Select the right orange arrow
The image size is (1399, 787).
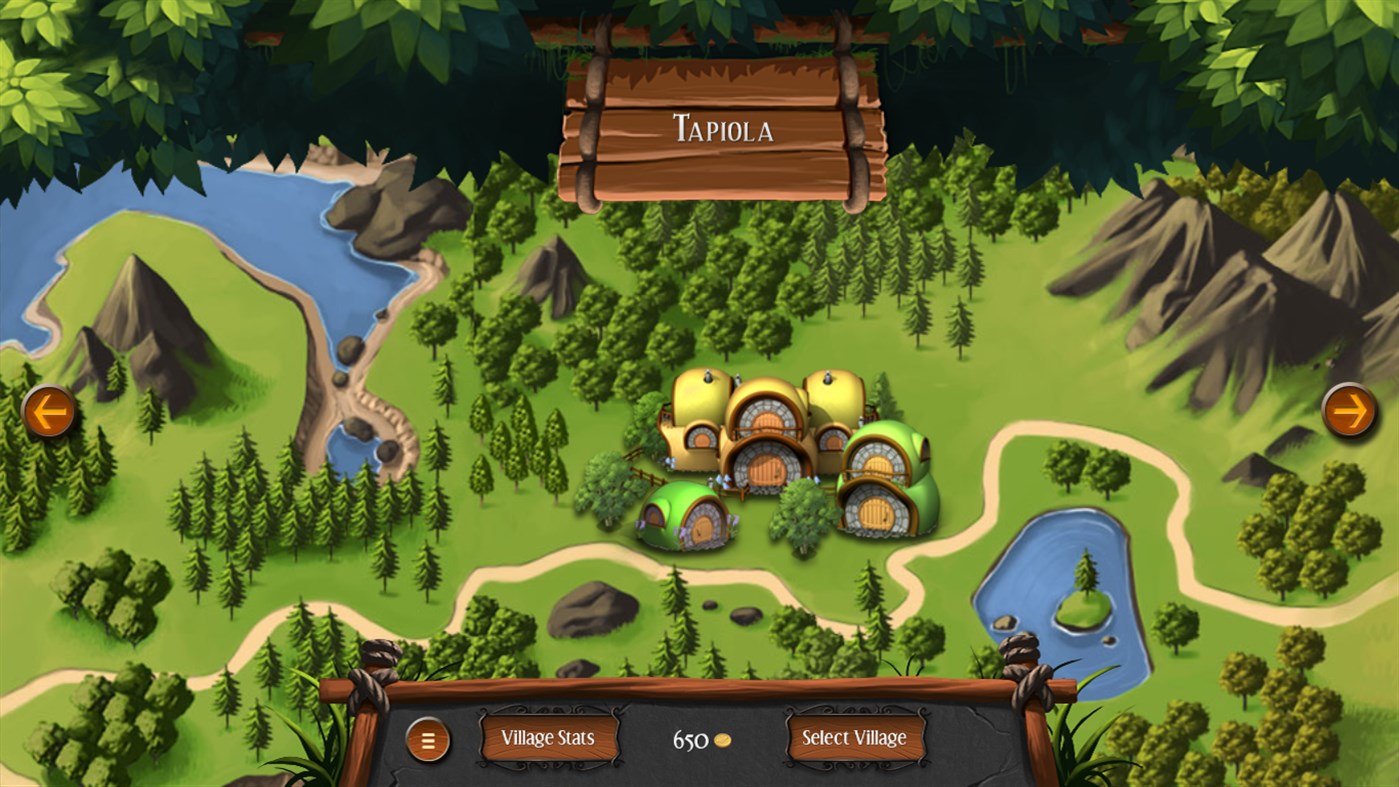click(x=1349, y=411)
